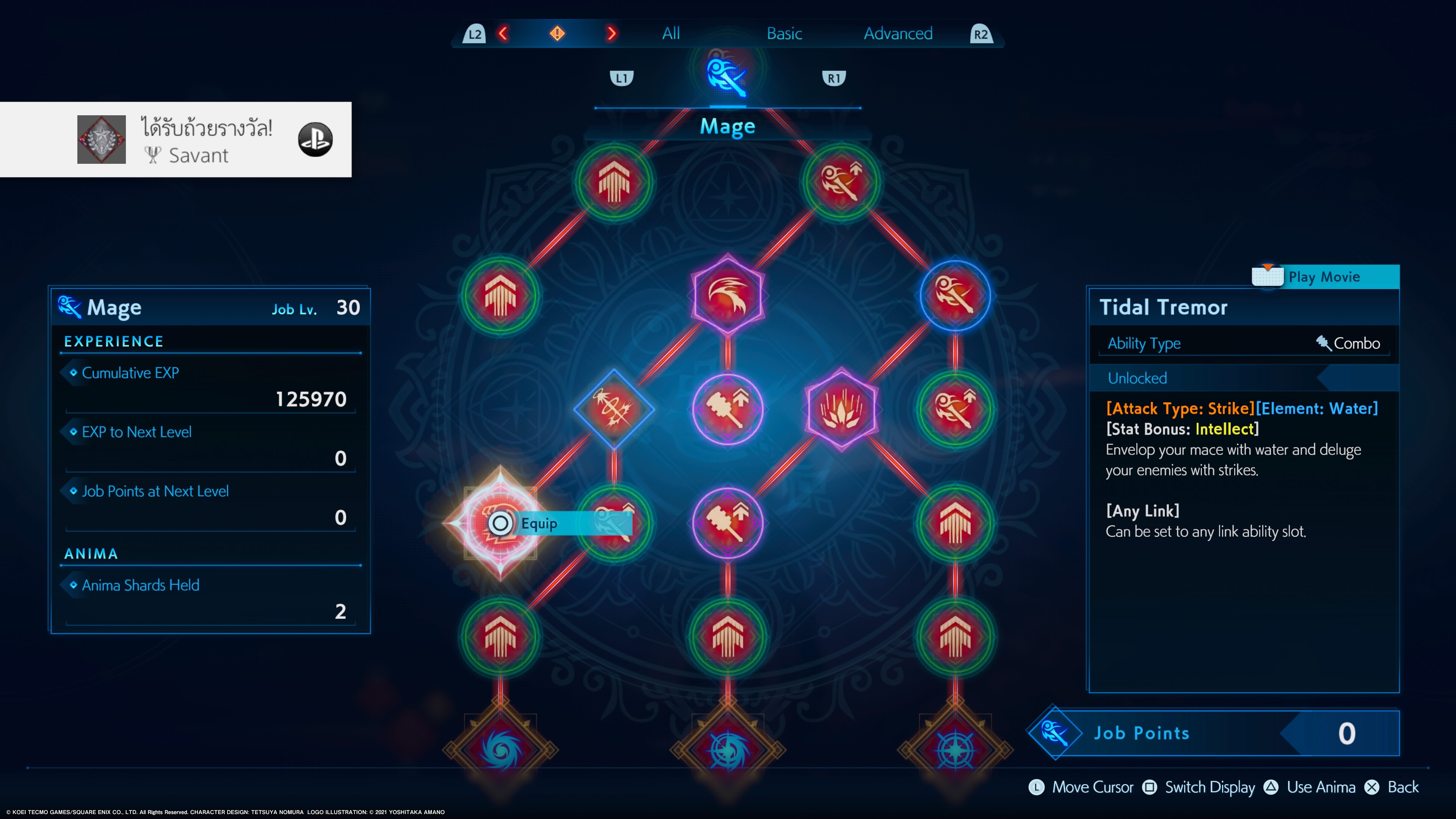The width and height of the screenshot is (1456, 819).
Task: Choose the compass star diamond node
Action: pyautogui.click(x=955, y=750)
